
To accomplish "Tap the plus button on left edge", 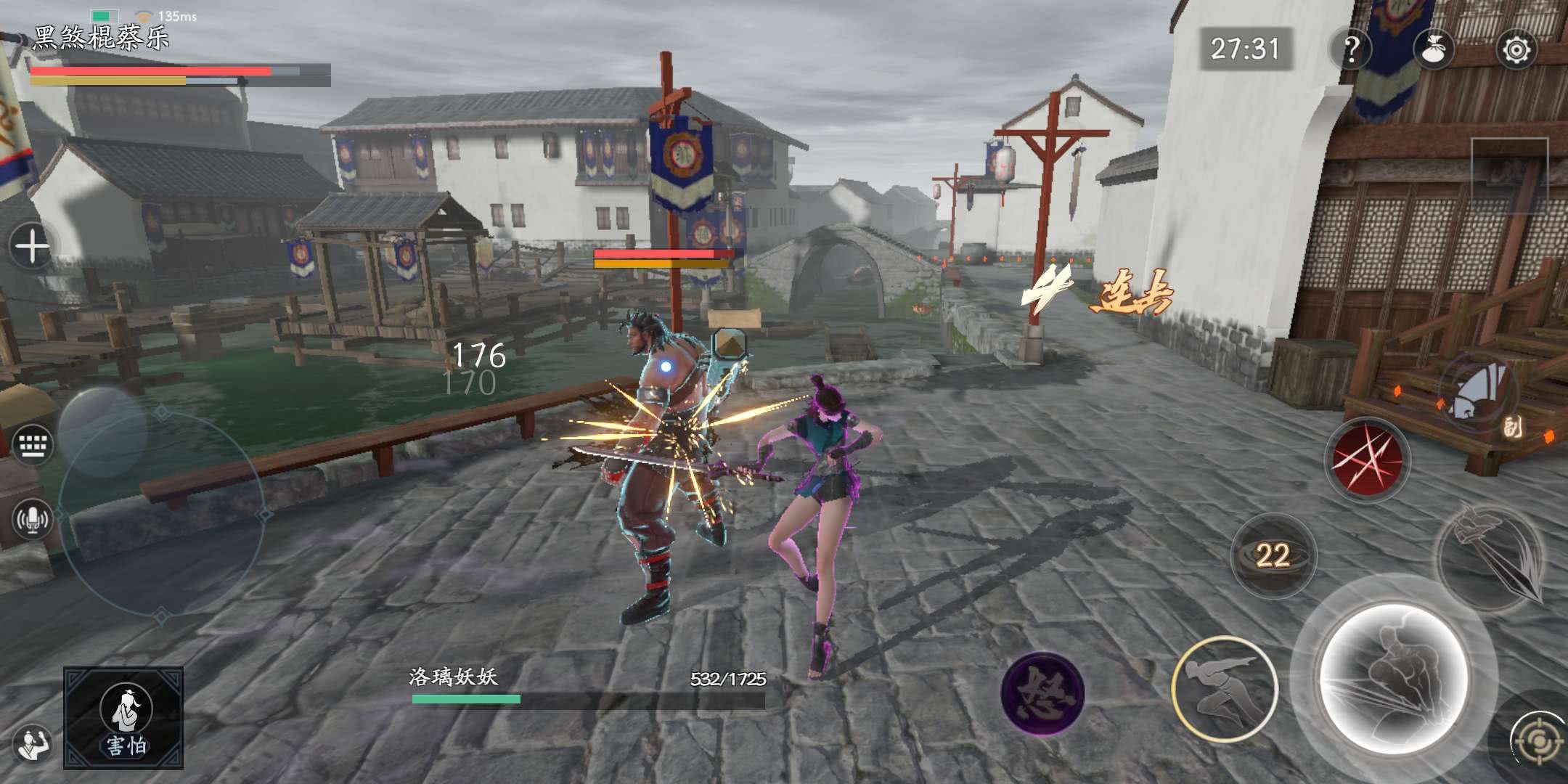I will pos(32,247).
